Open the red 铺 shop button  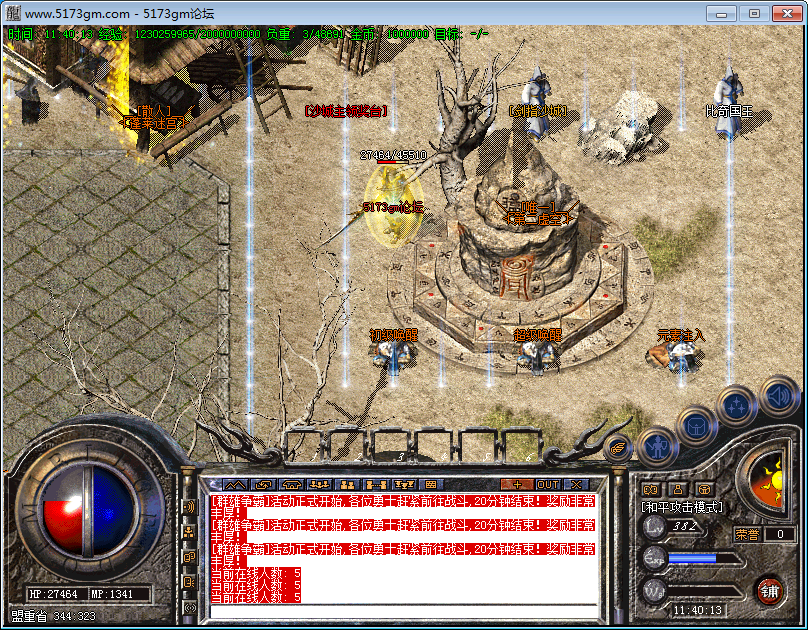pyautogui.click(x=769, y=590)
